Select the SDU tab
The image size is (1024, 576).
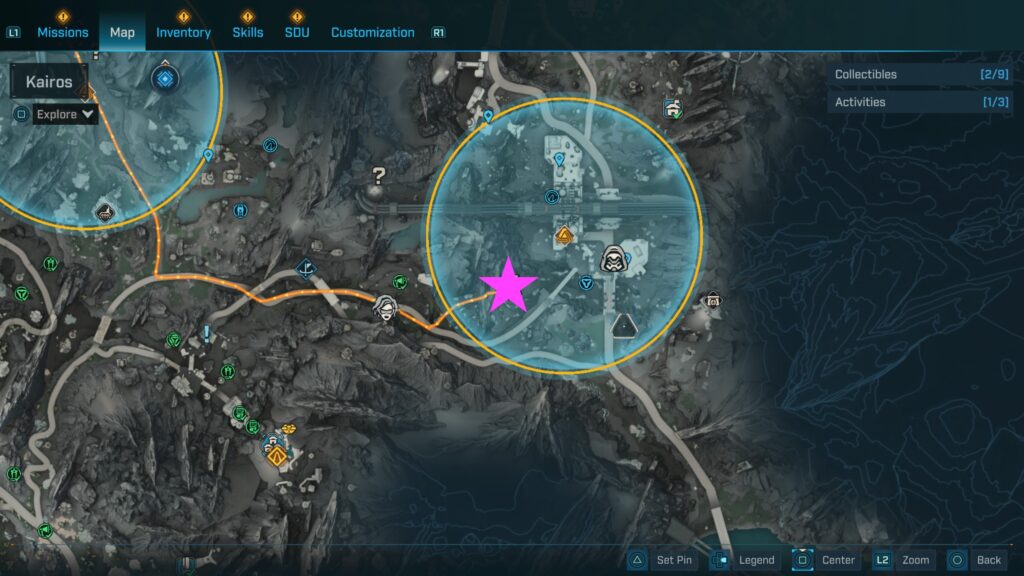pos(297,32)
